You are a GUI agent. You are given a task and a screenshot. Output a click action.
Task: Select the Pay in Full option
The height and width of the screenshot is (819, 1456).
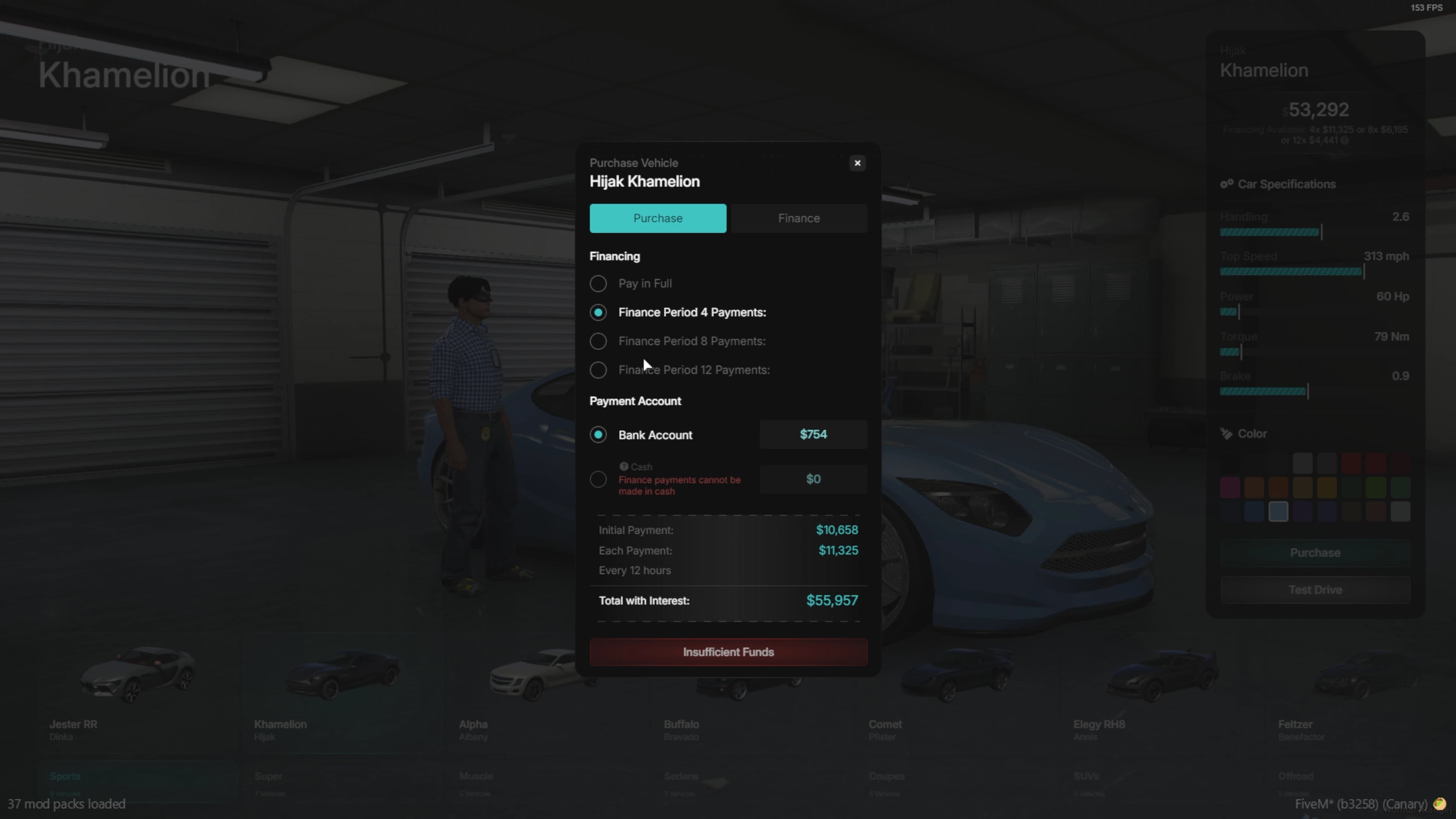coord(598,283)
